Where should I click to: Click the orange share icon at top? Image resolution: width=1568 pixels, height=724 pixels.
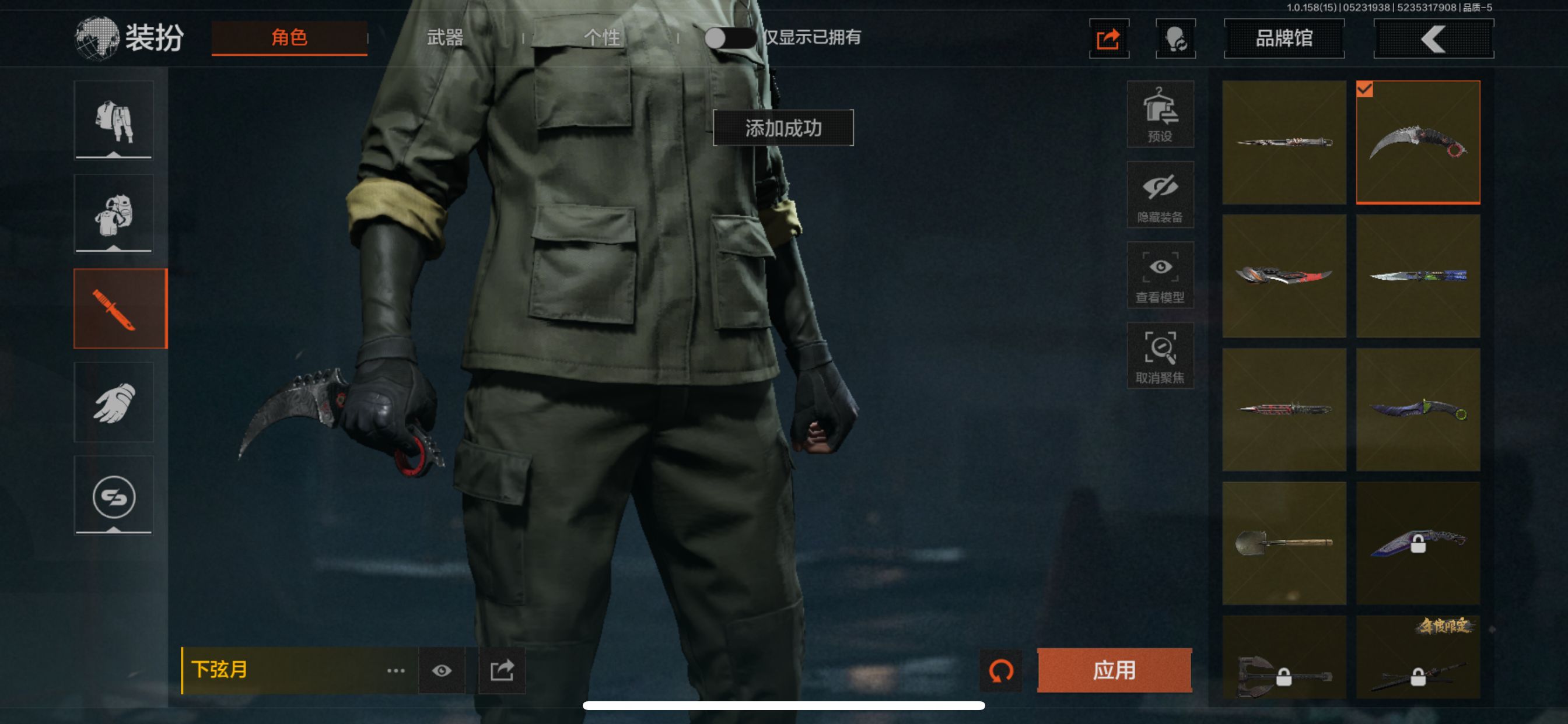tap(1108, 39)
